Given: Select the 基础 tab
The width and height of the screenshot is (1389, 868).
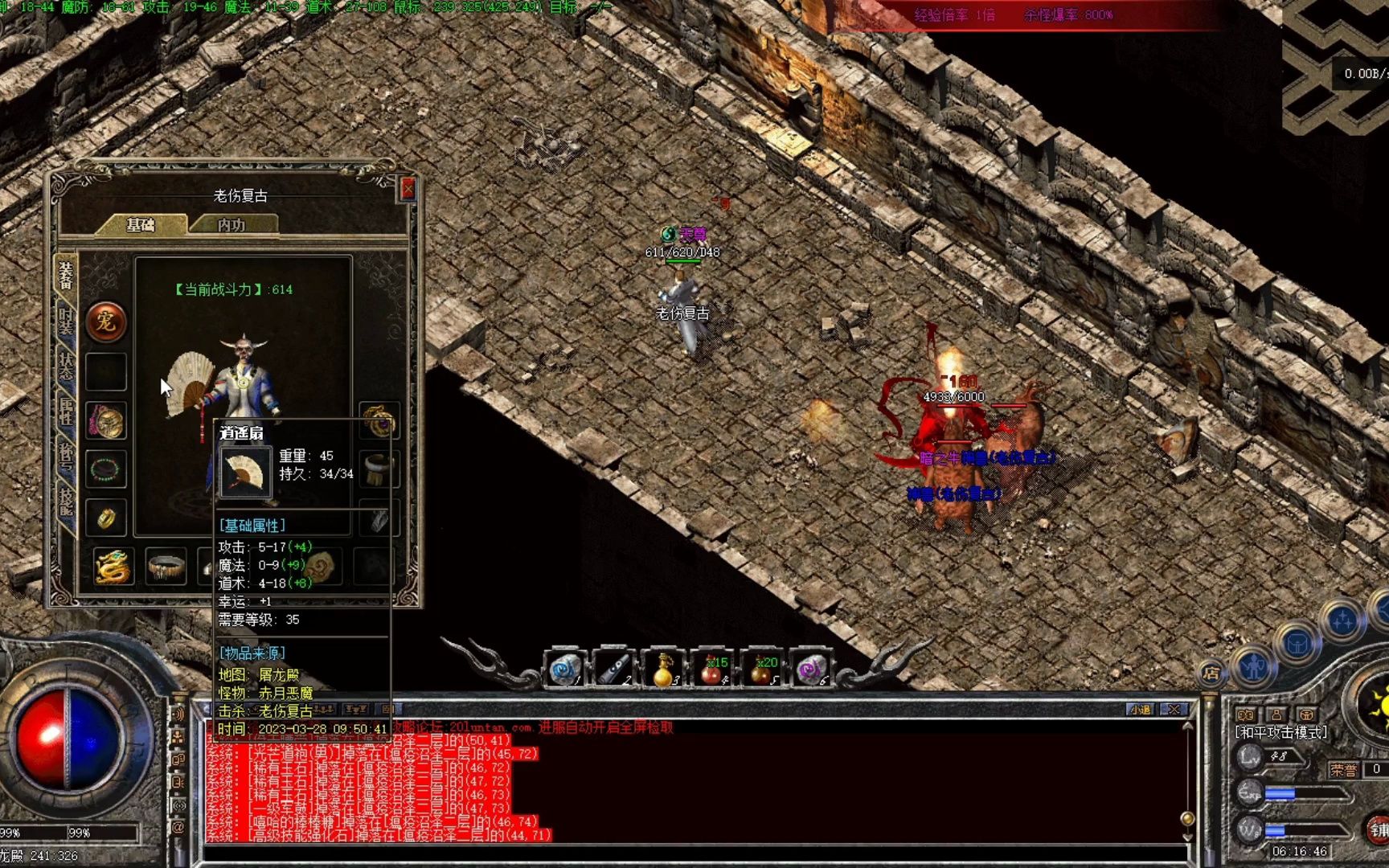Looking at the screenshot, I should [141, 225].
